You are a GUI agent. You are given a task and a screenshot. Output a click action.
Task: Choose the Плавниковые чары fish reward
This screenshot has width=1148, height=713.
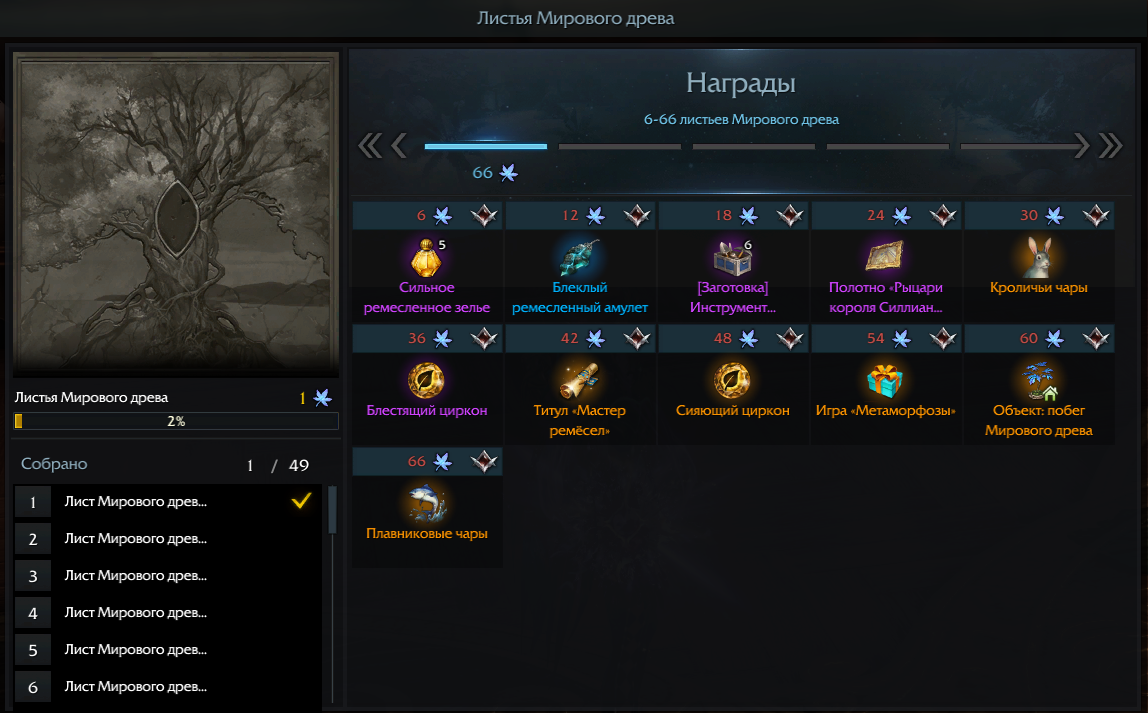tap(427, 503)
